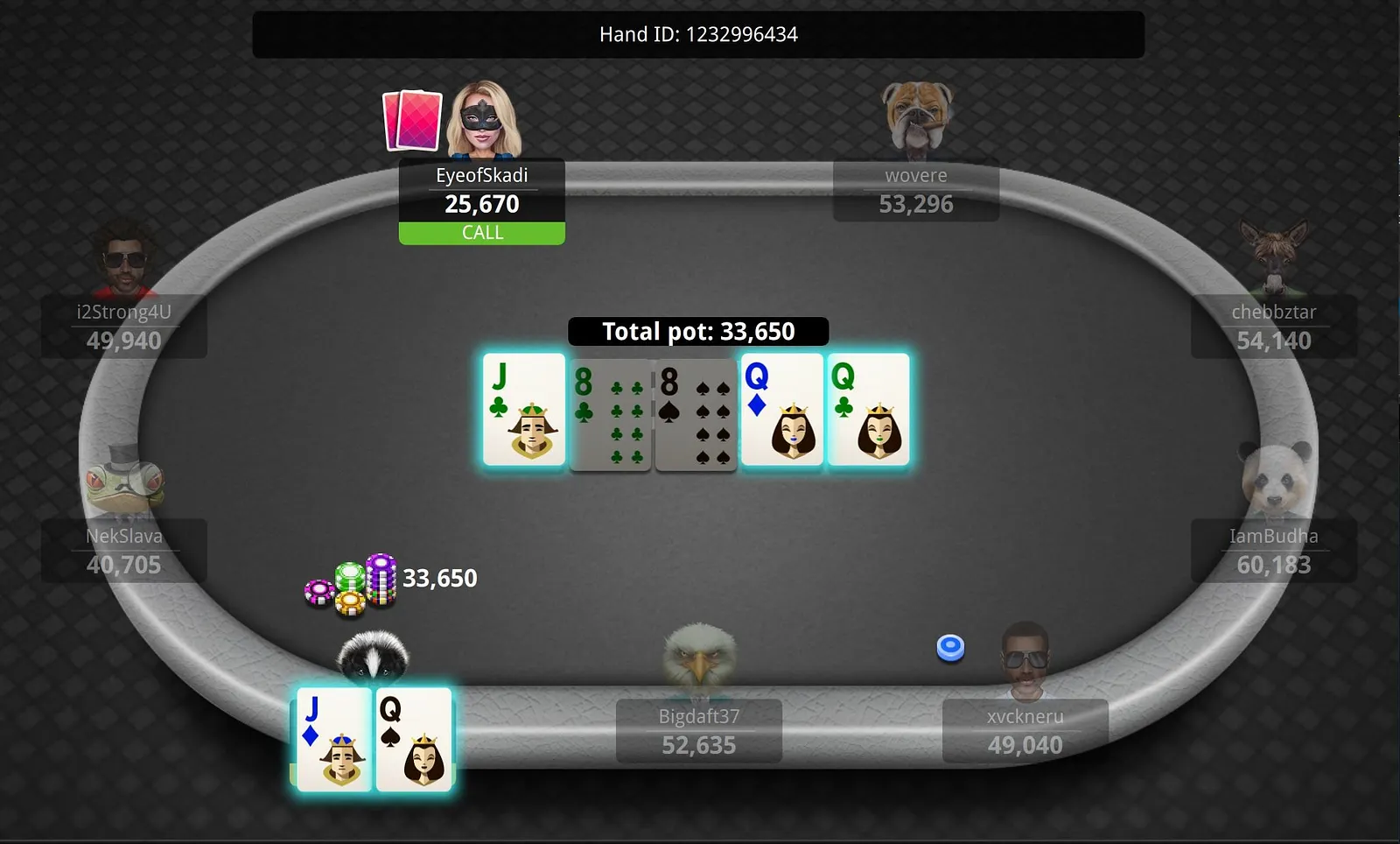1400x844 pixels.
Task: Select NekSlava's player plate
Action: 124,551
